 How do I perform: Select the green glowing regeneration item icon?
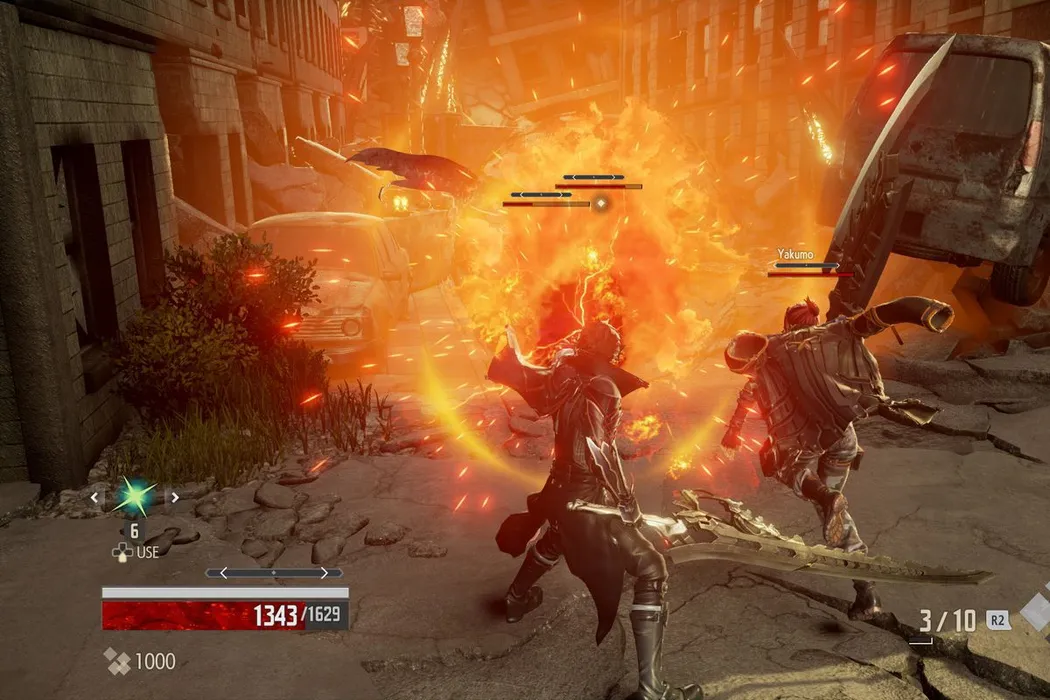pyautogui.click(x=135, y=495)
